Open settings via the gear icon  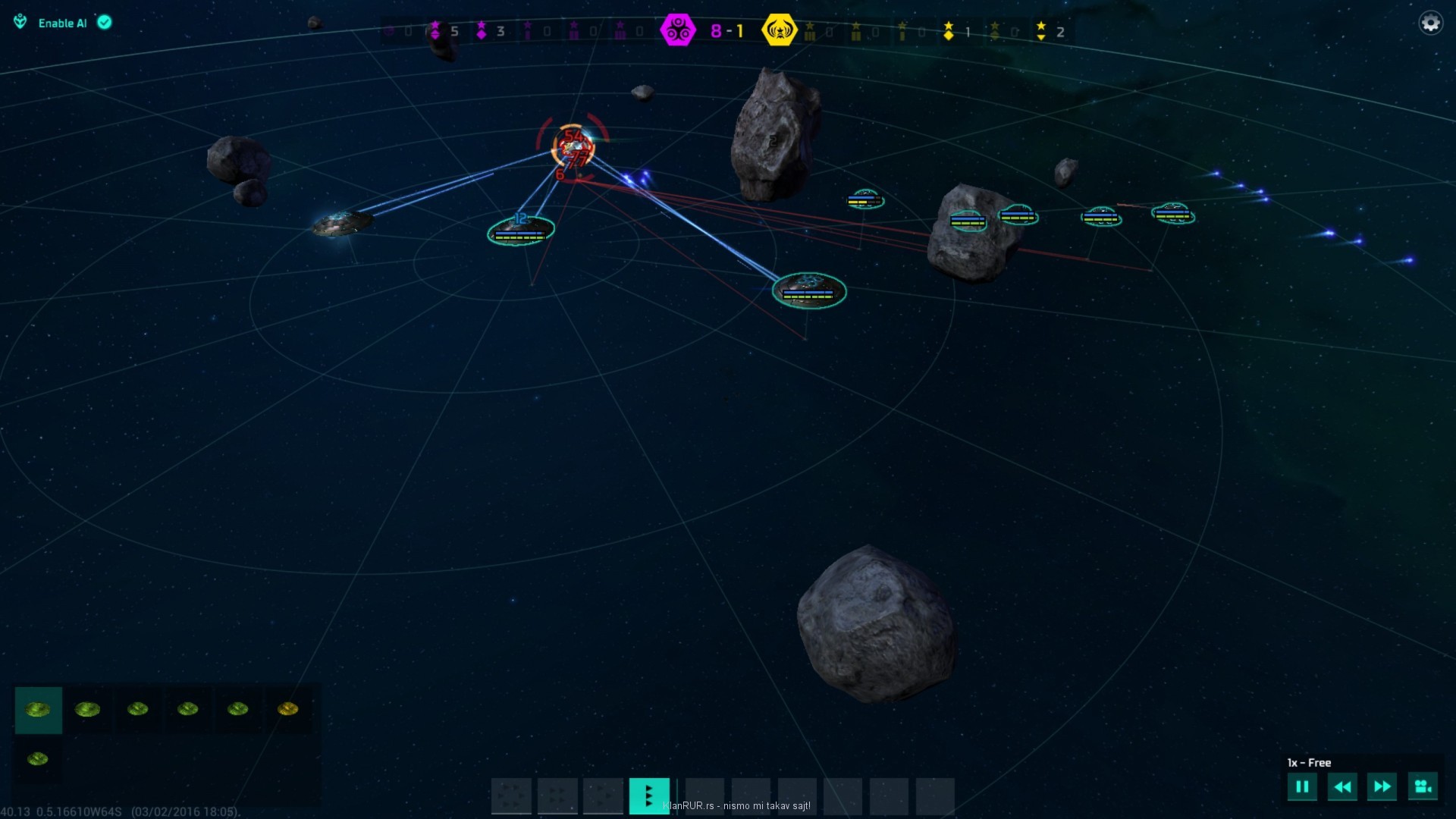[1430, 23]
